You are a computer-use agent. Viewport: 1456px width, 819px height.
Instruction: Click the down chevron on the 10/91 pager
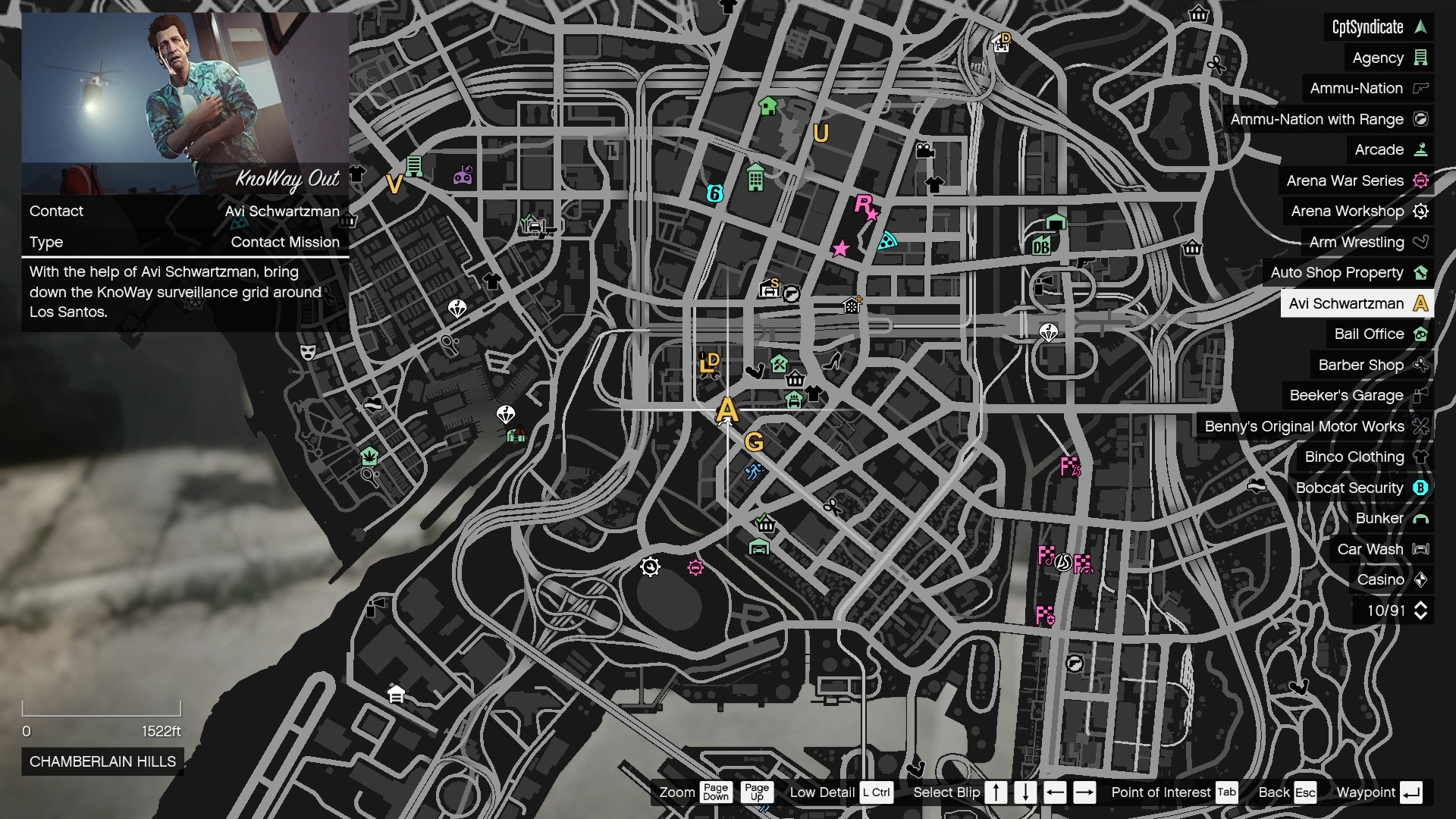coord(1422,616)
